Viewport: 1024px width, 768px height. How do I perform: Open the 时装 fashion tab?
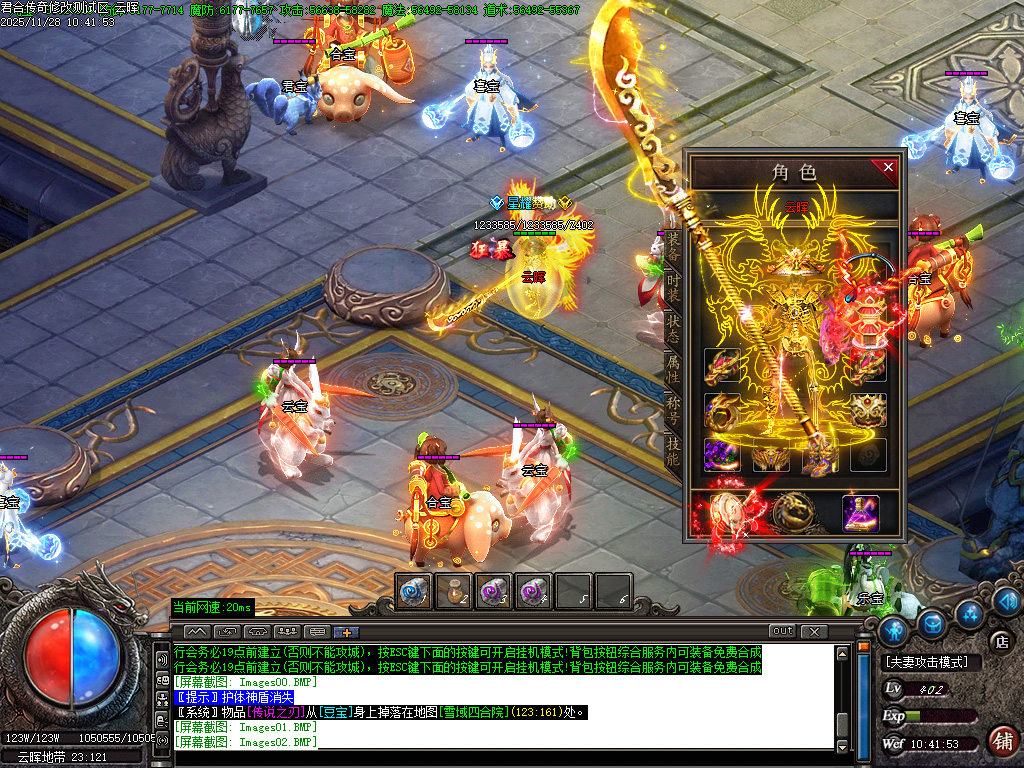coord(673,286)
